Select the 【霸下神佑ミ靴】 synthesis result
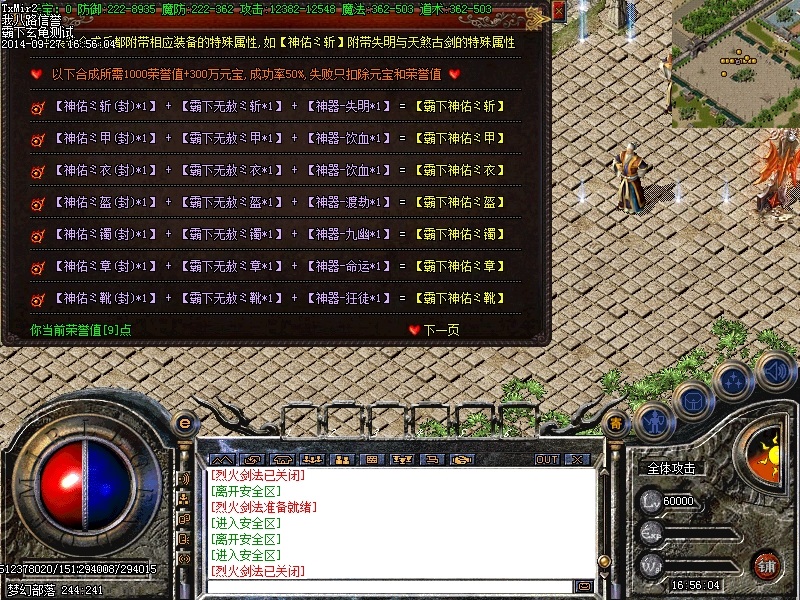This screenshot has width=800, height=600. click(461, 299)
